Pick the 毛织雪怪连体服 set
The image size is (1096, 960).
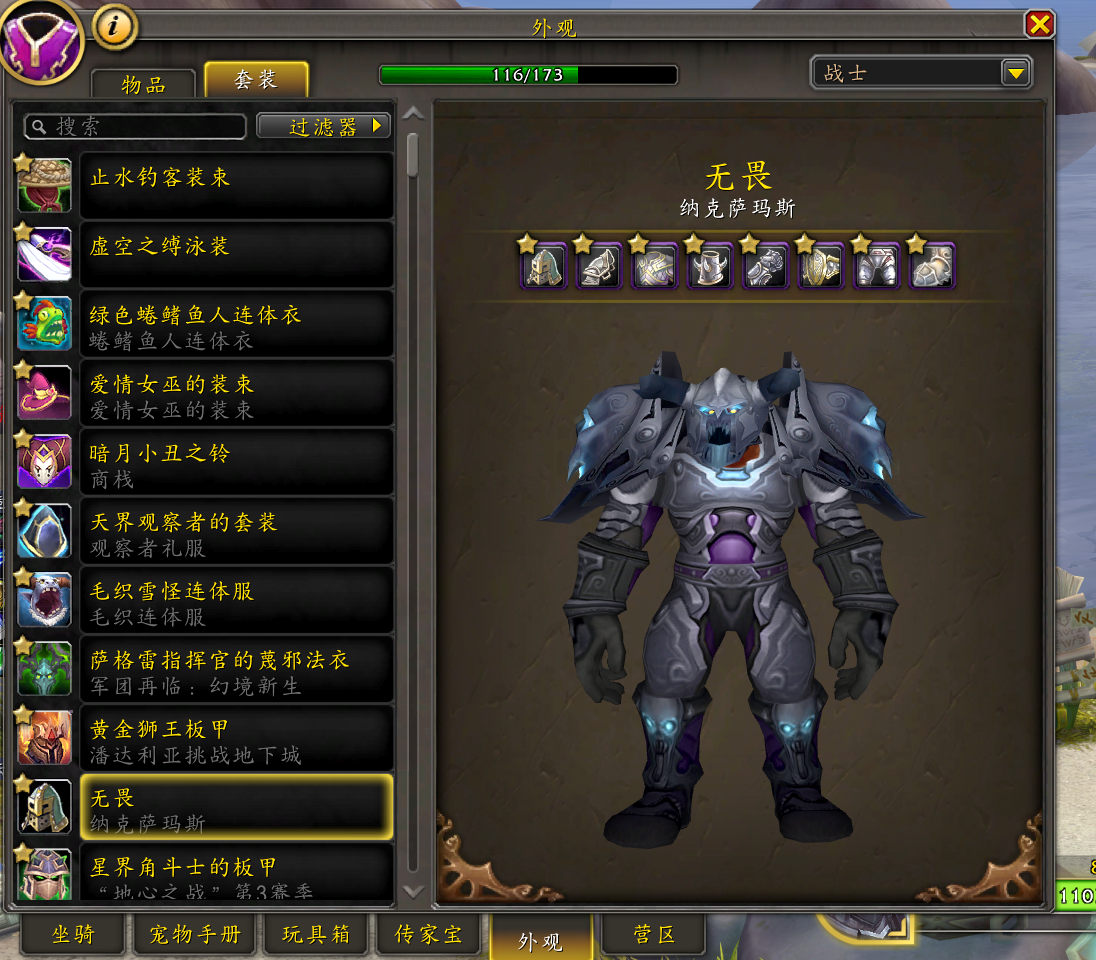235,599
